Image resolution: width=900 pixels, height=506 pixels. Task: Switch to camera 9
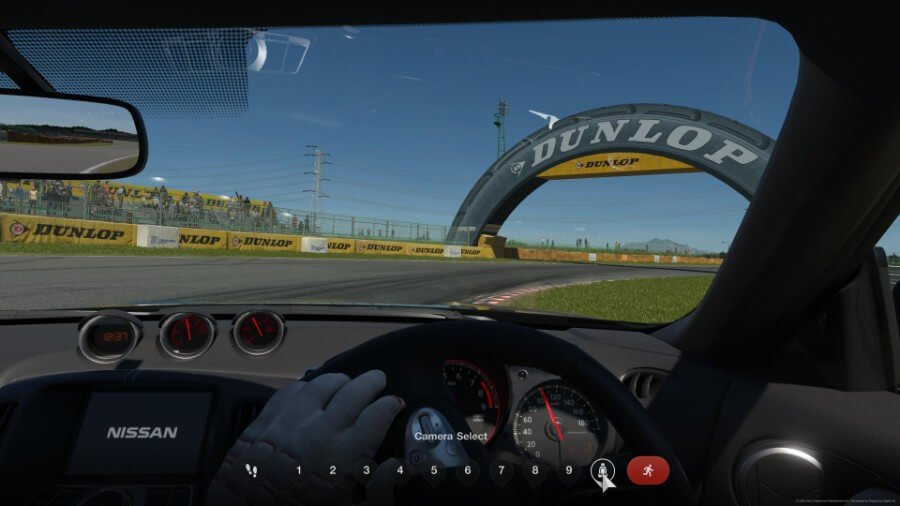tap(569, 470)
